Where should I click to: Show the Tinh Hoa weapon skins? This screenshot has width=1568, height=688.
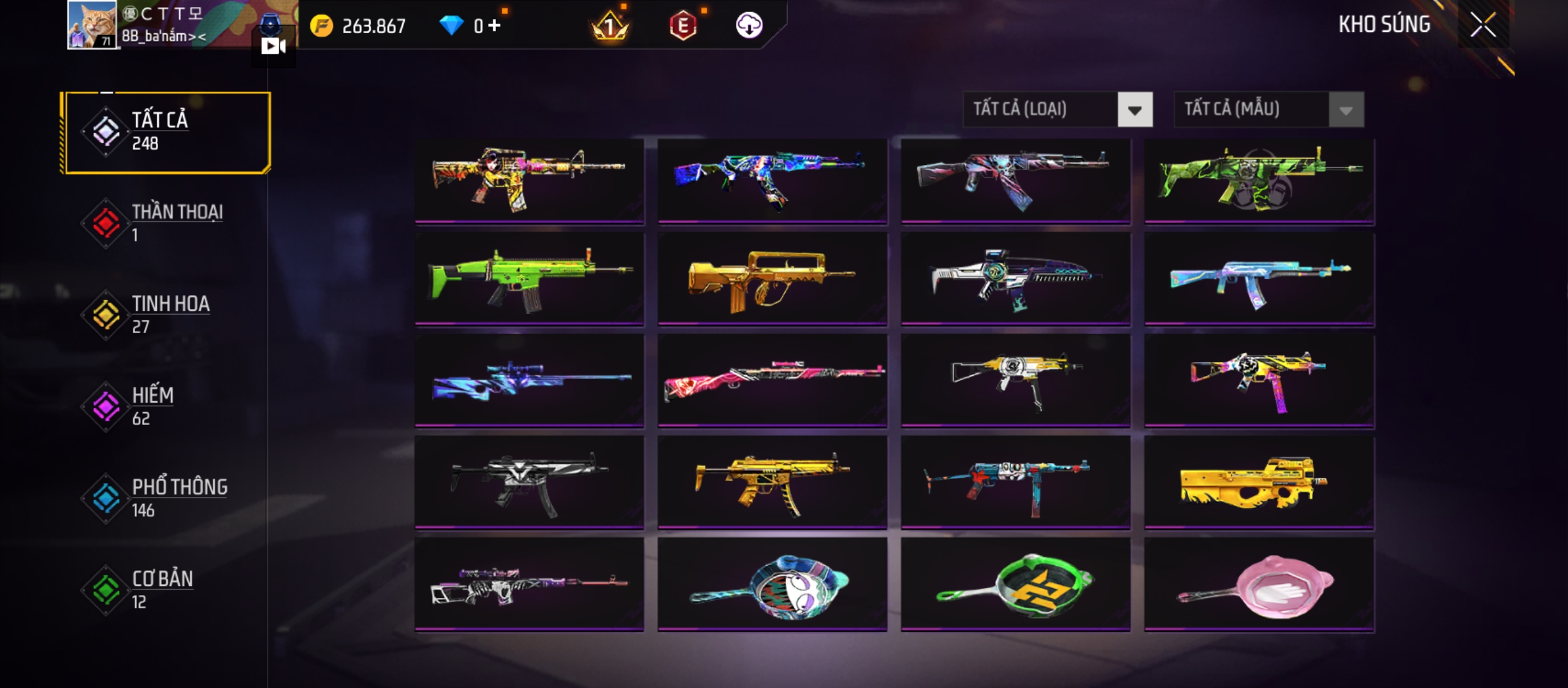[x=166, y=314]
